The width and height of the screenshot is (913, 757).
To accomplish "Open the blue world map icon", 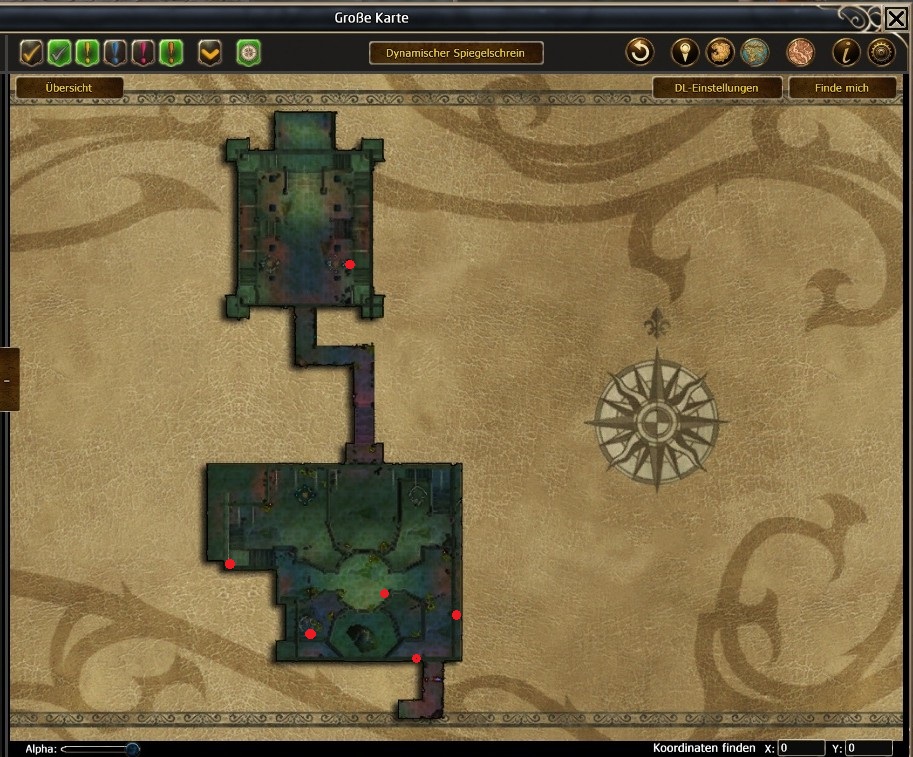I will click(755, 52).
